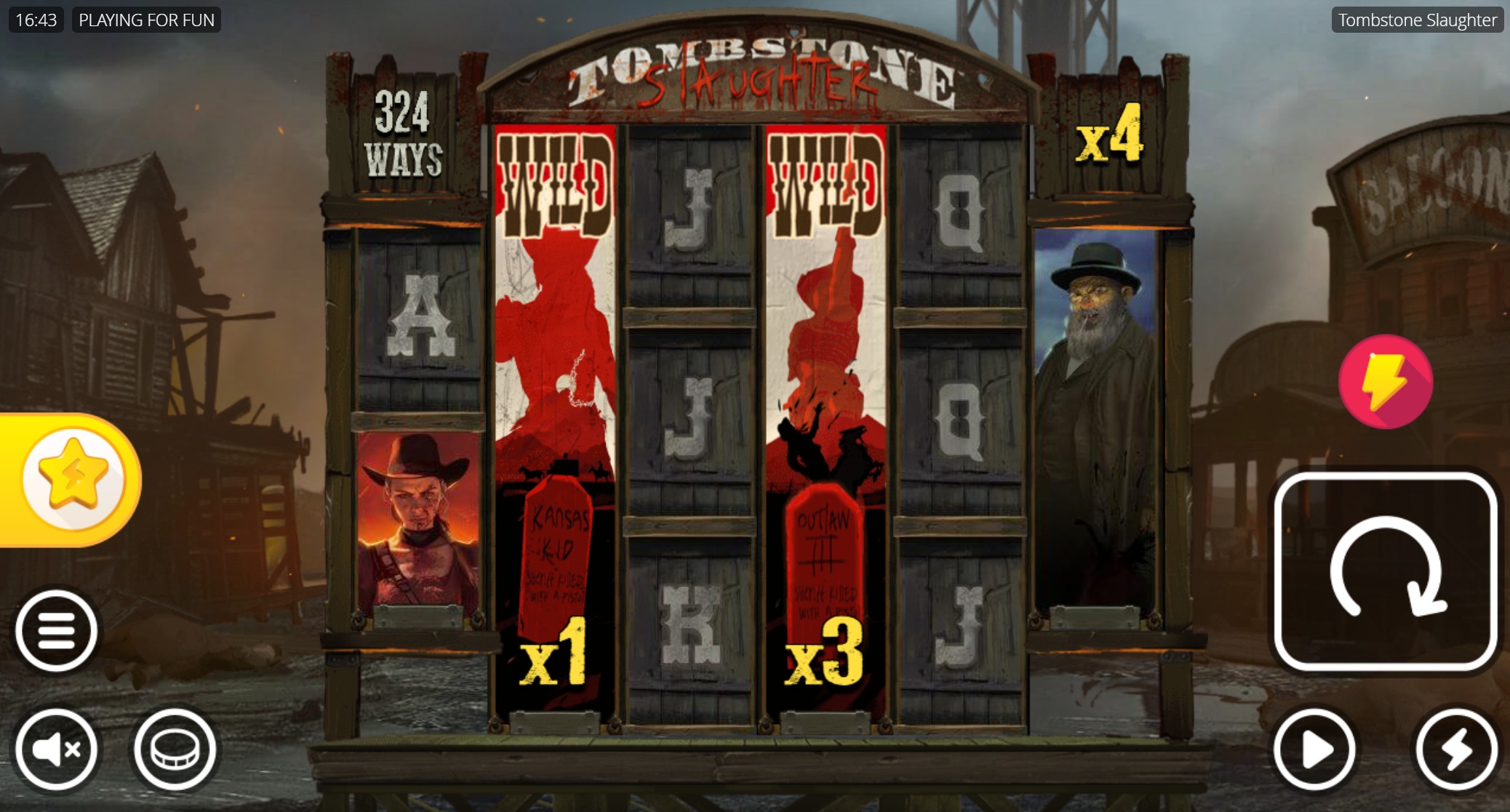Image resolution: width=1510 pixels, height=812 pixels.
Task: Click the Tombstone Slaughter title label
Action: coord(1417,20)
